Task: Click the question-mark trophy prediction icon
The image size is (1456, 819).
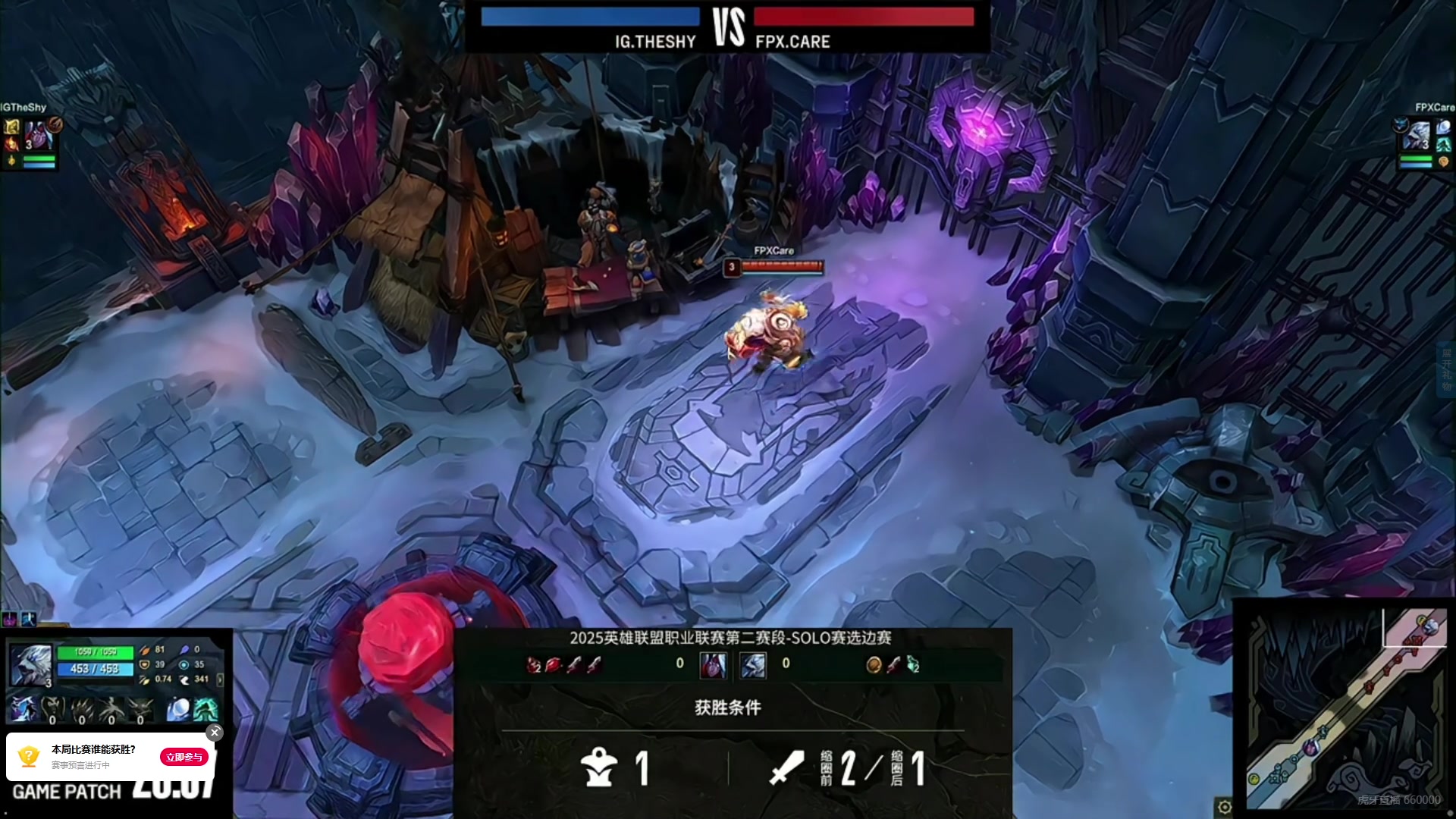Action: (x=29, y=756)
